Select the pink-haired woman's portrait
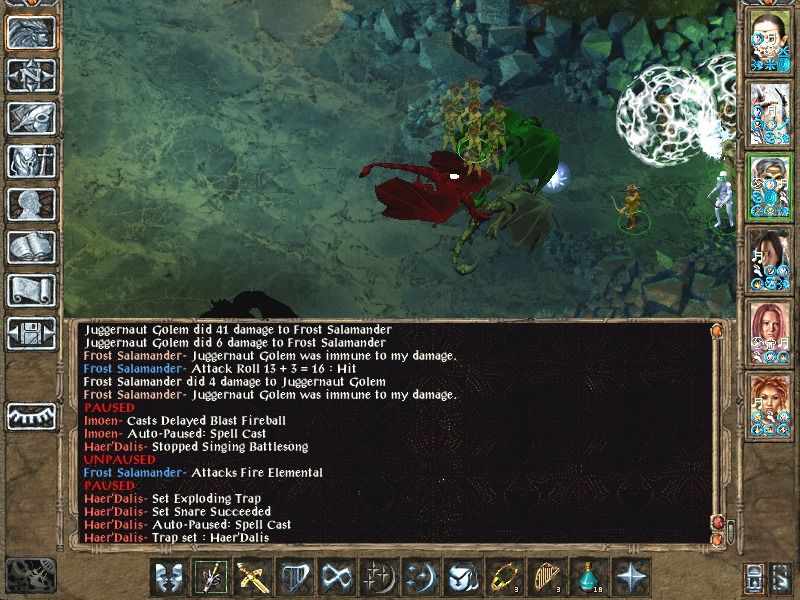Image resolution: width=800 pixels, height=600 pixels. point(768,330)
